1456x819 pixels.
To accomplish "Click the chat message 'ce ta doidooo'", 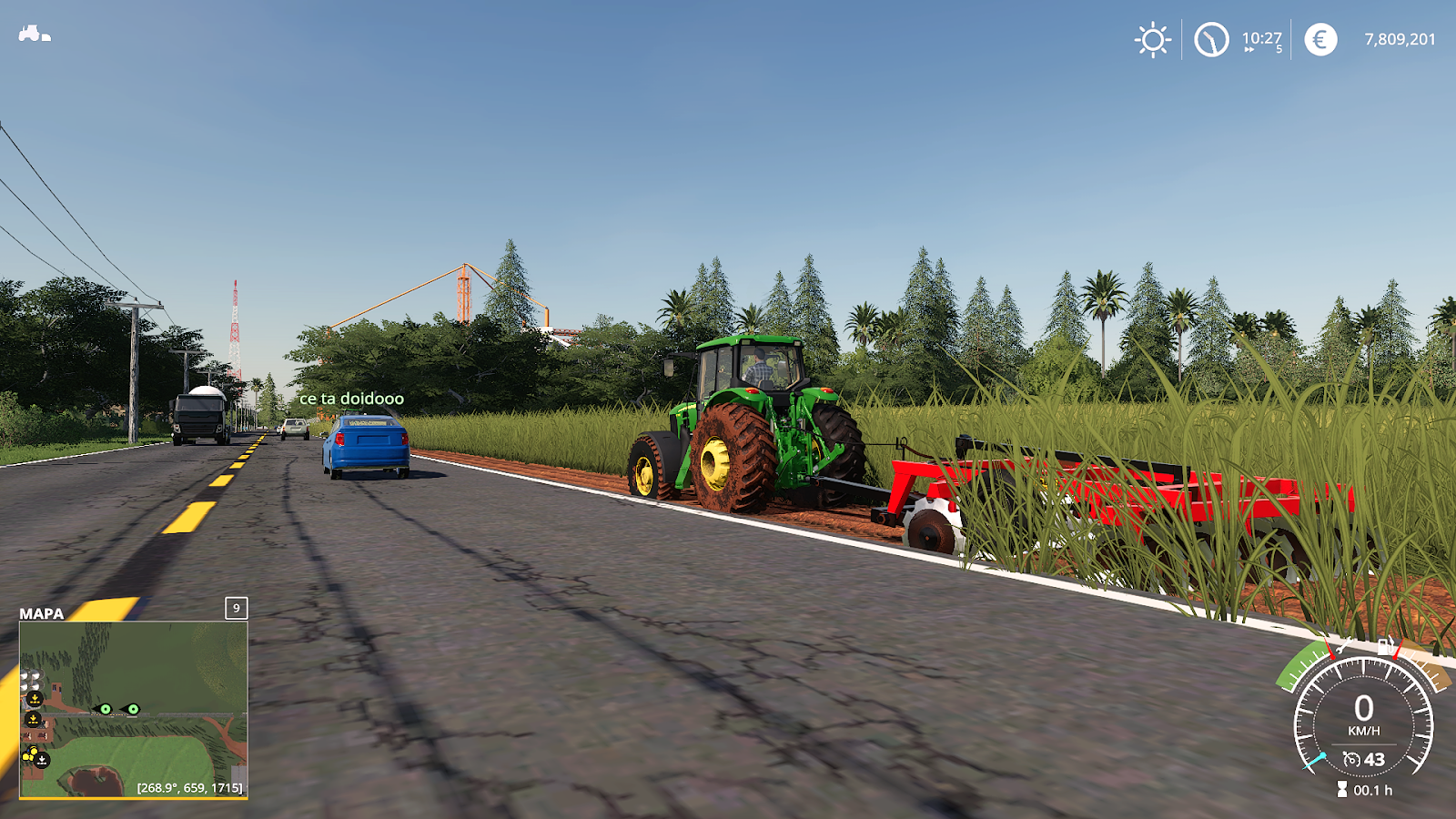I will [x=351, y=399].
